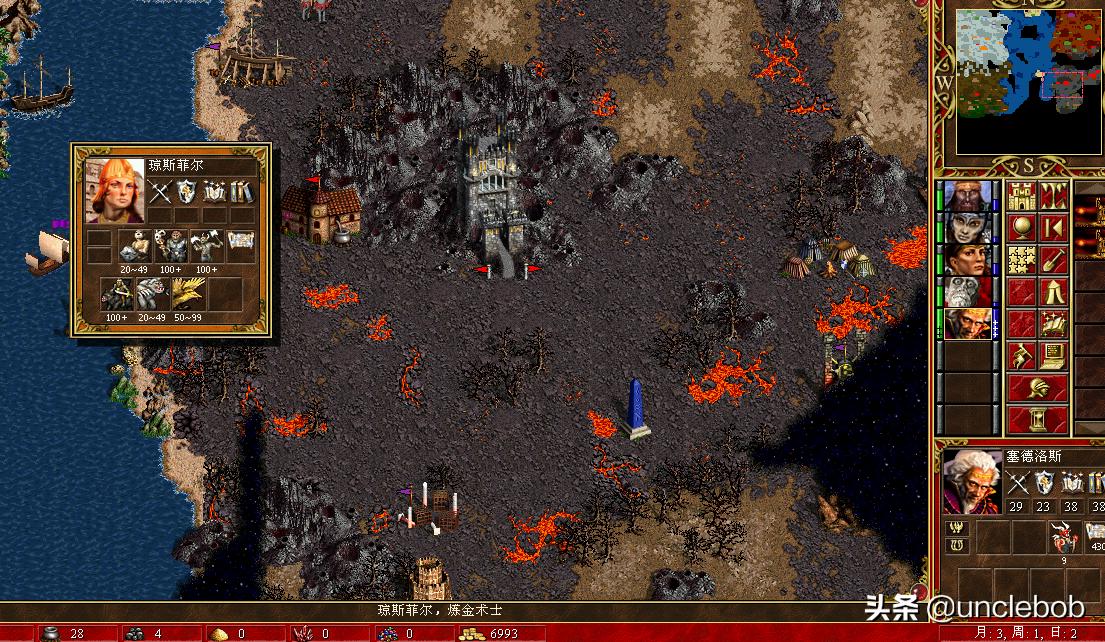Click the globe button
1105x642 pixels.
coord(1022,227)
